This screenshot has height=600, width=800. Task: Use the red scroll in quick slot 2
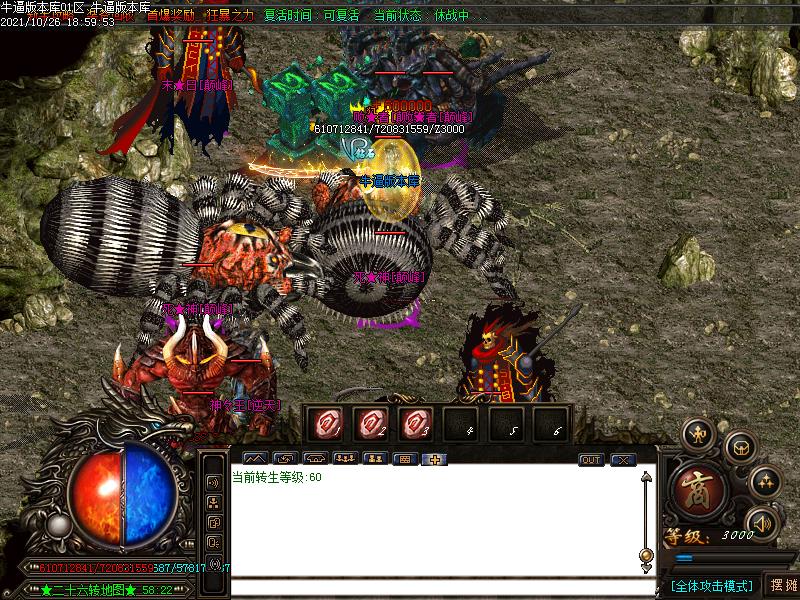pyautogui.click(x=371, y=423)
